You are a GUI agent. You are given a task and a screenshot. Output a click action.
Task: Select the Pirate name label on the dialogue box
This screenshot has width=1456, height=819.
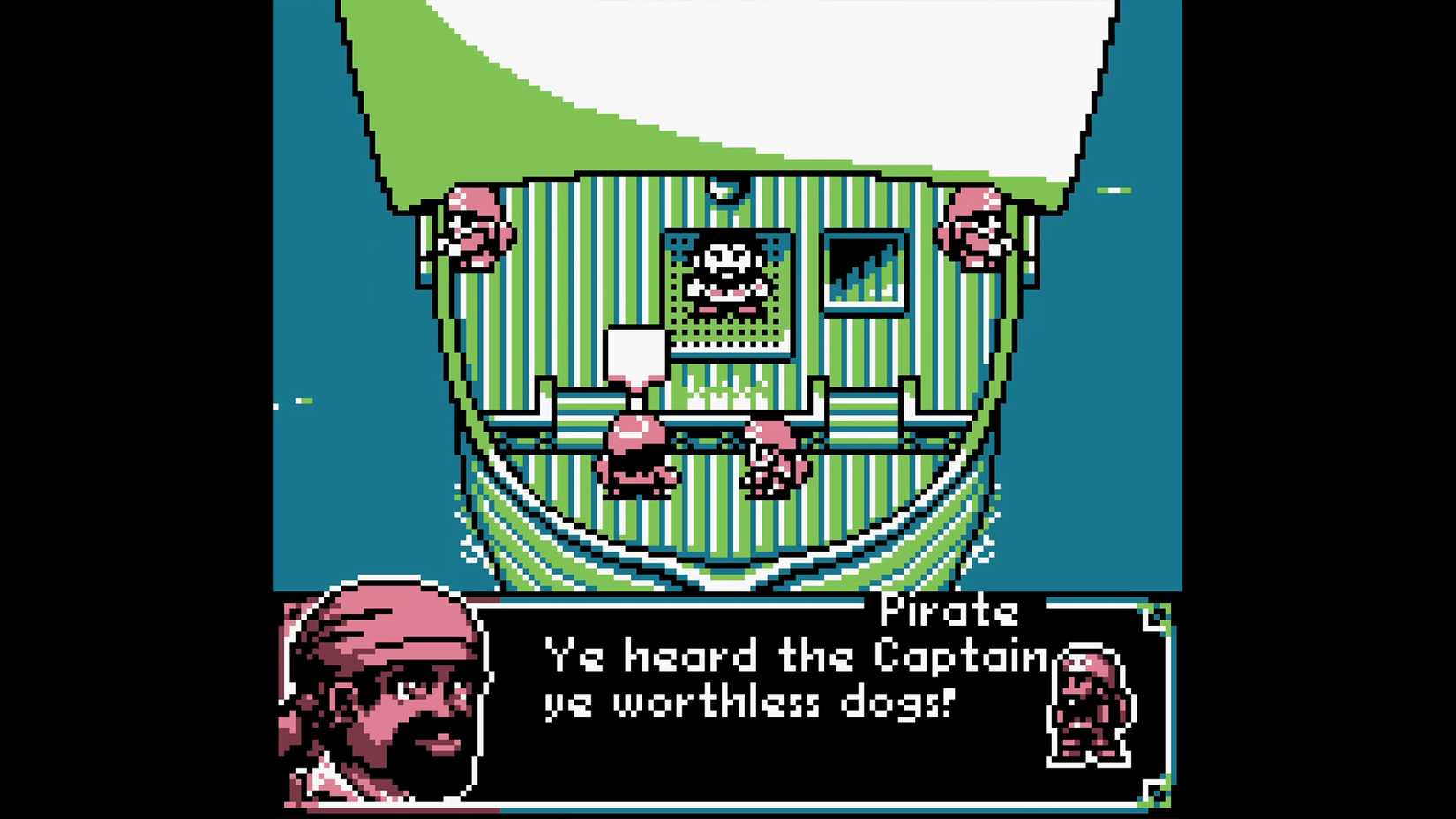(949, 611)
